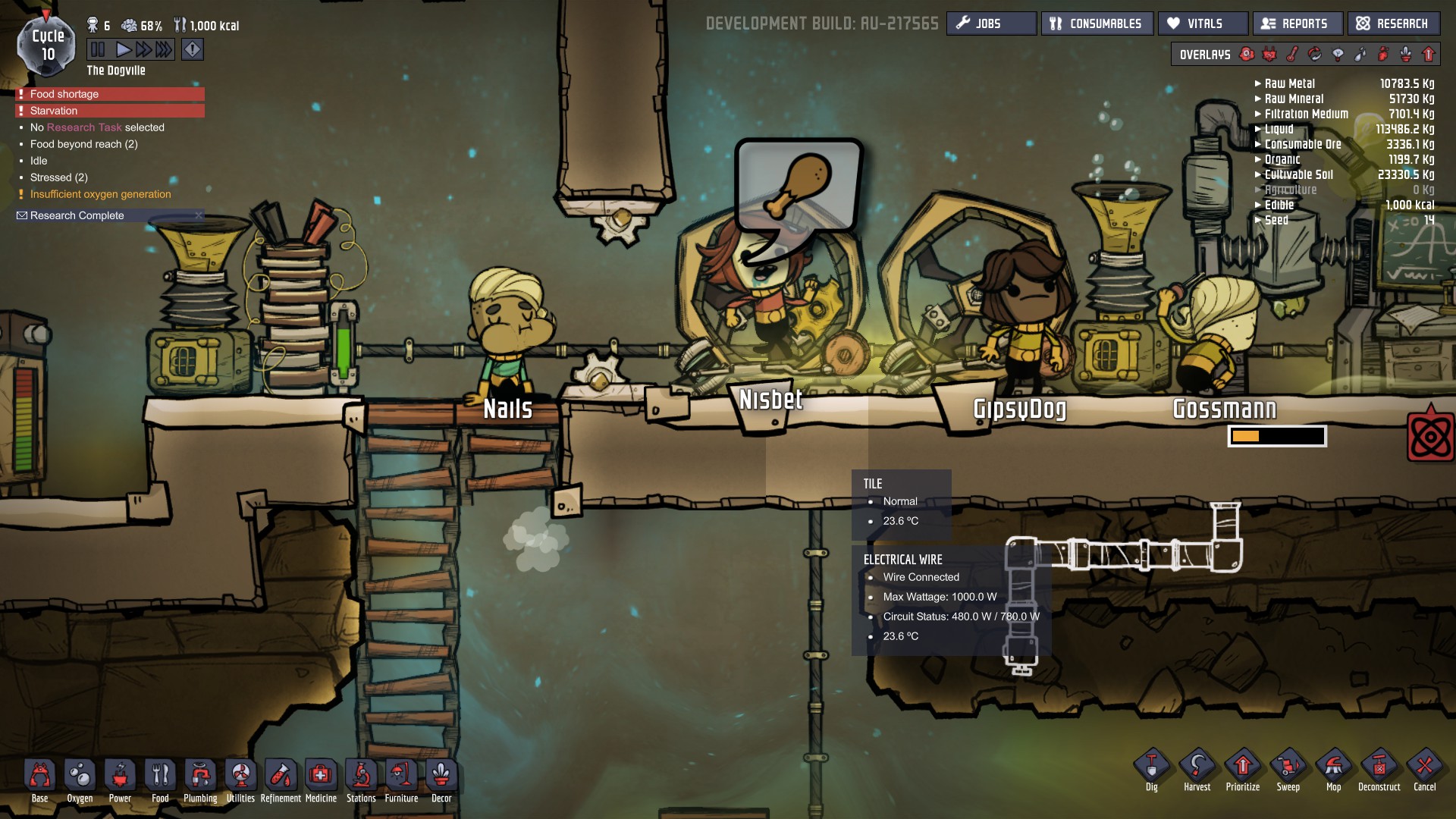Select the Power overlay plug icon
This screenshot has height=819, width=1456.
pyautogui.click(x=1269, y=55)
